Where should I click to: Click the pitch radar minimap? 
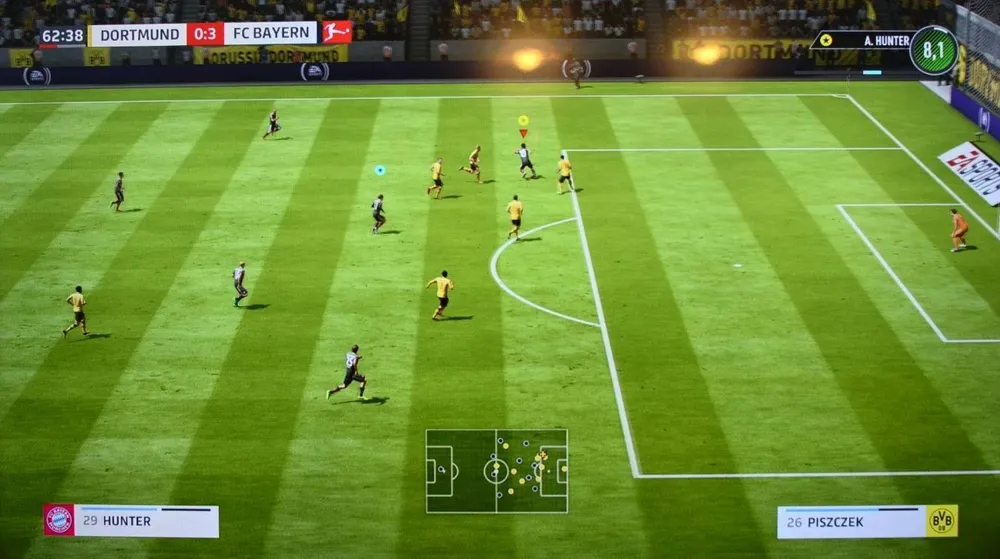(x=496, y=471)
